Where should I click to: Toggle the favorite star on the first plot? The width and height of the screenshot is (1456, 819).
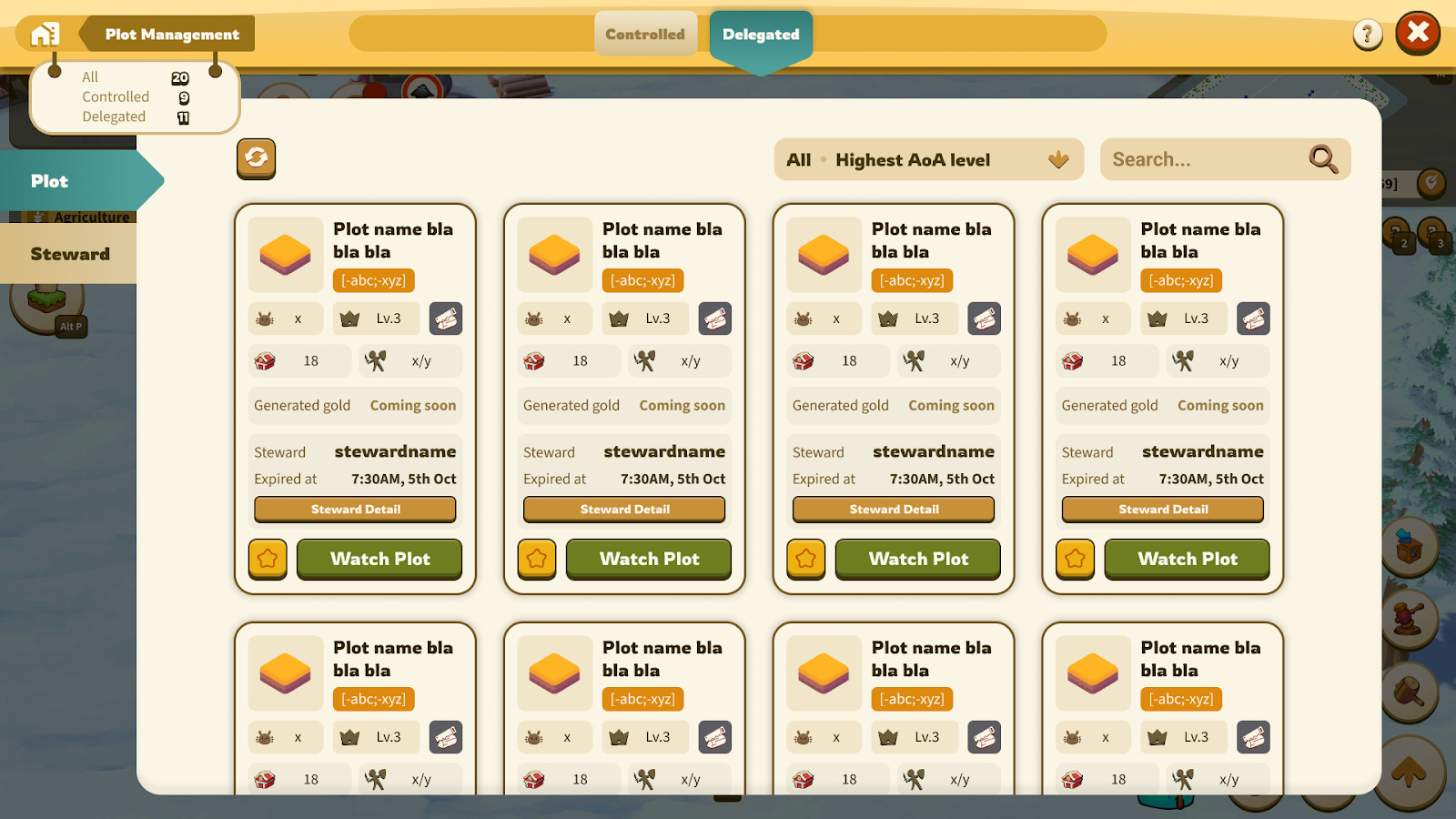point(267,559)
